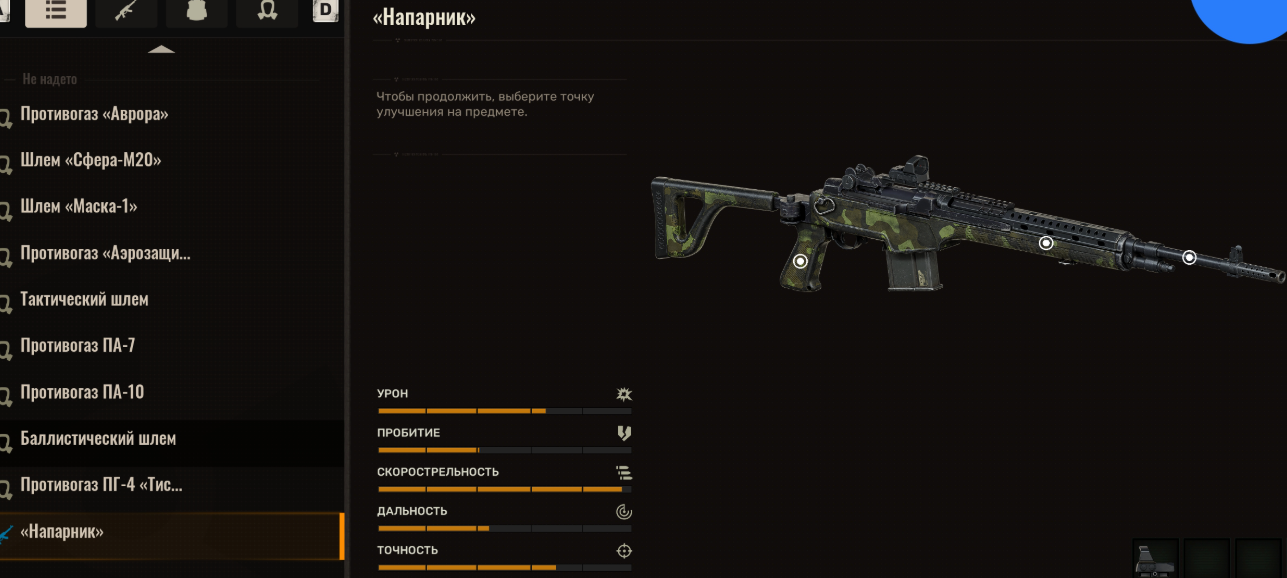Select the installed reflex sight slot
The width and height of the screenshot is (1287, 578).
[x=1155, y=558]
